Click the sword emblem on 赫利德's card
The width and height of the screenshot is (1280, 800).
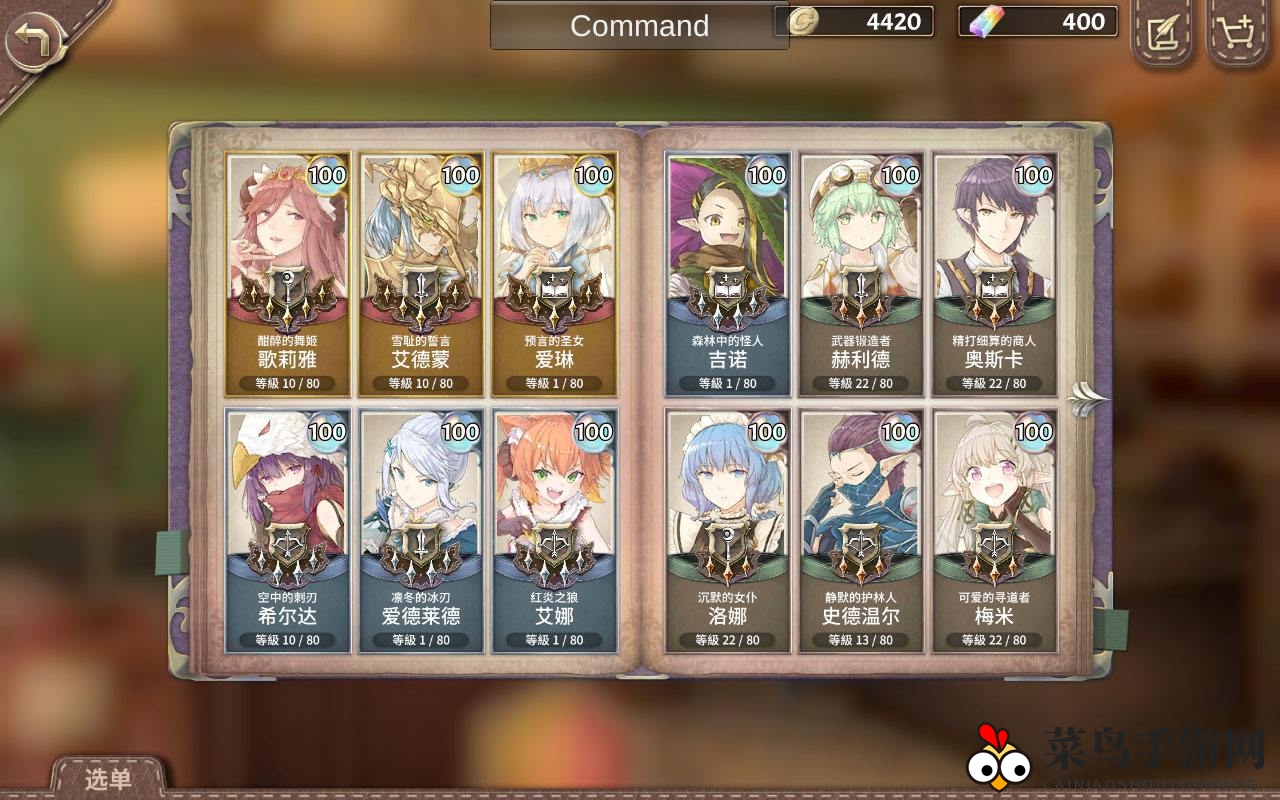coord(861,290)
